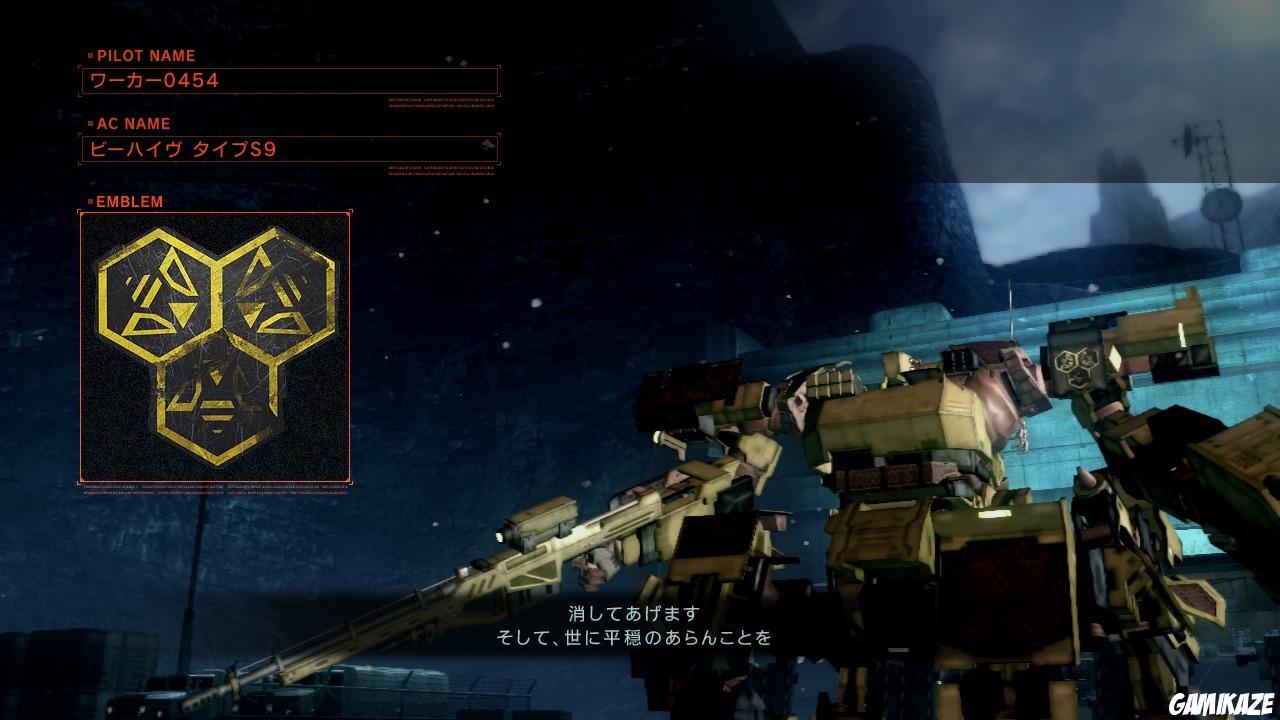Click the small arrow inside the AC NAME field
Image resolution: width=1280 pixels, height=720 pixels.
tap(489, 143)
